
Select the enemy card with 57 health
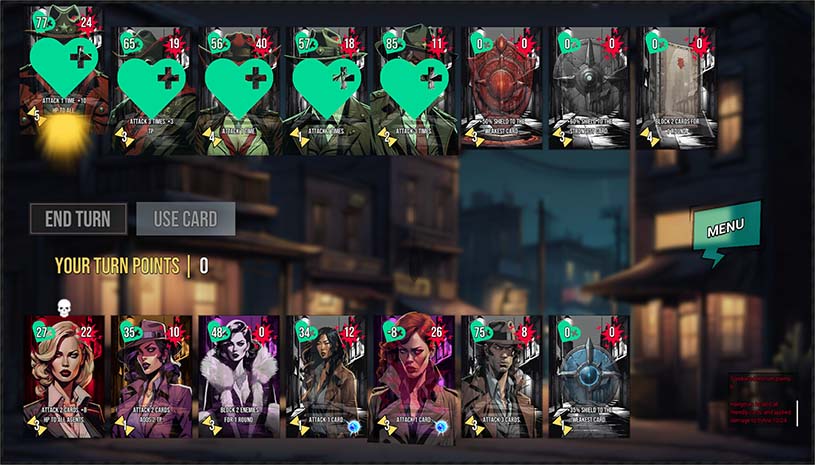pyautogui.click(x=327, y=91)
